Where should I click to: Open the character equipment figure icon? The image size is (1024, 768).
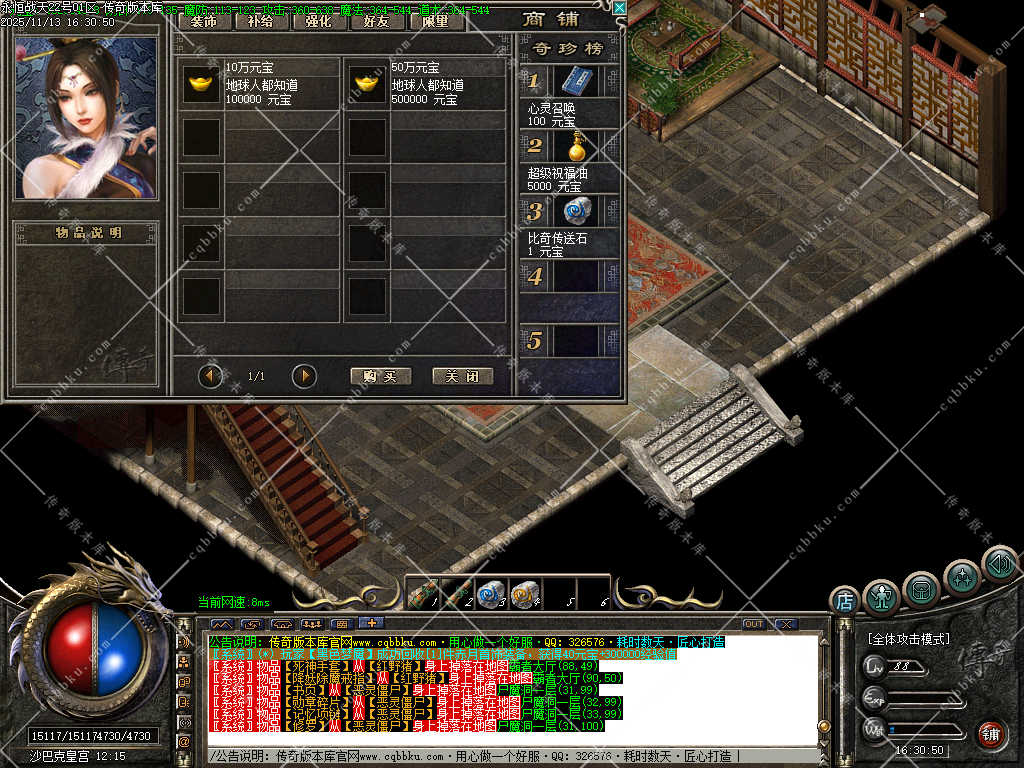coord(881,596)
